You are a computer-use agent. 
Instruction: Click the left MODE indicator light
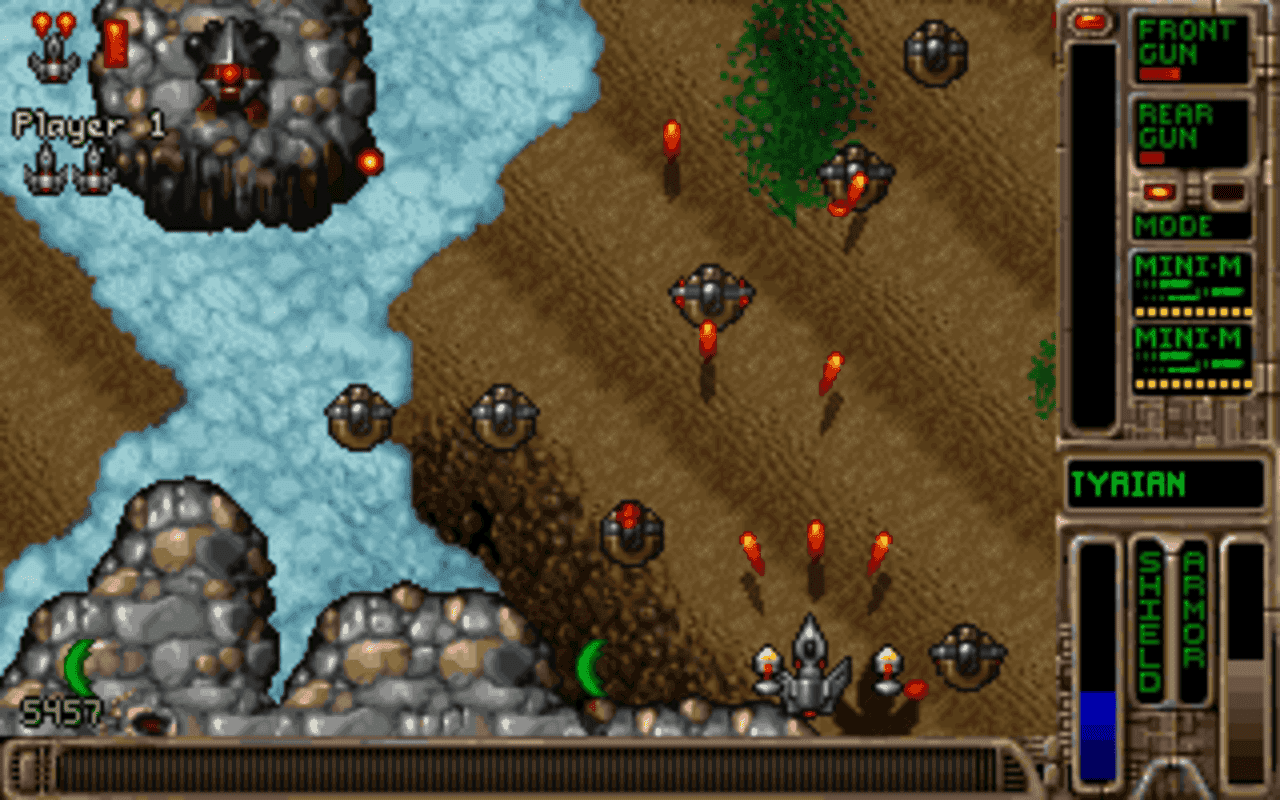click(x=1160, y=190)
